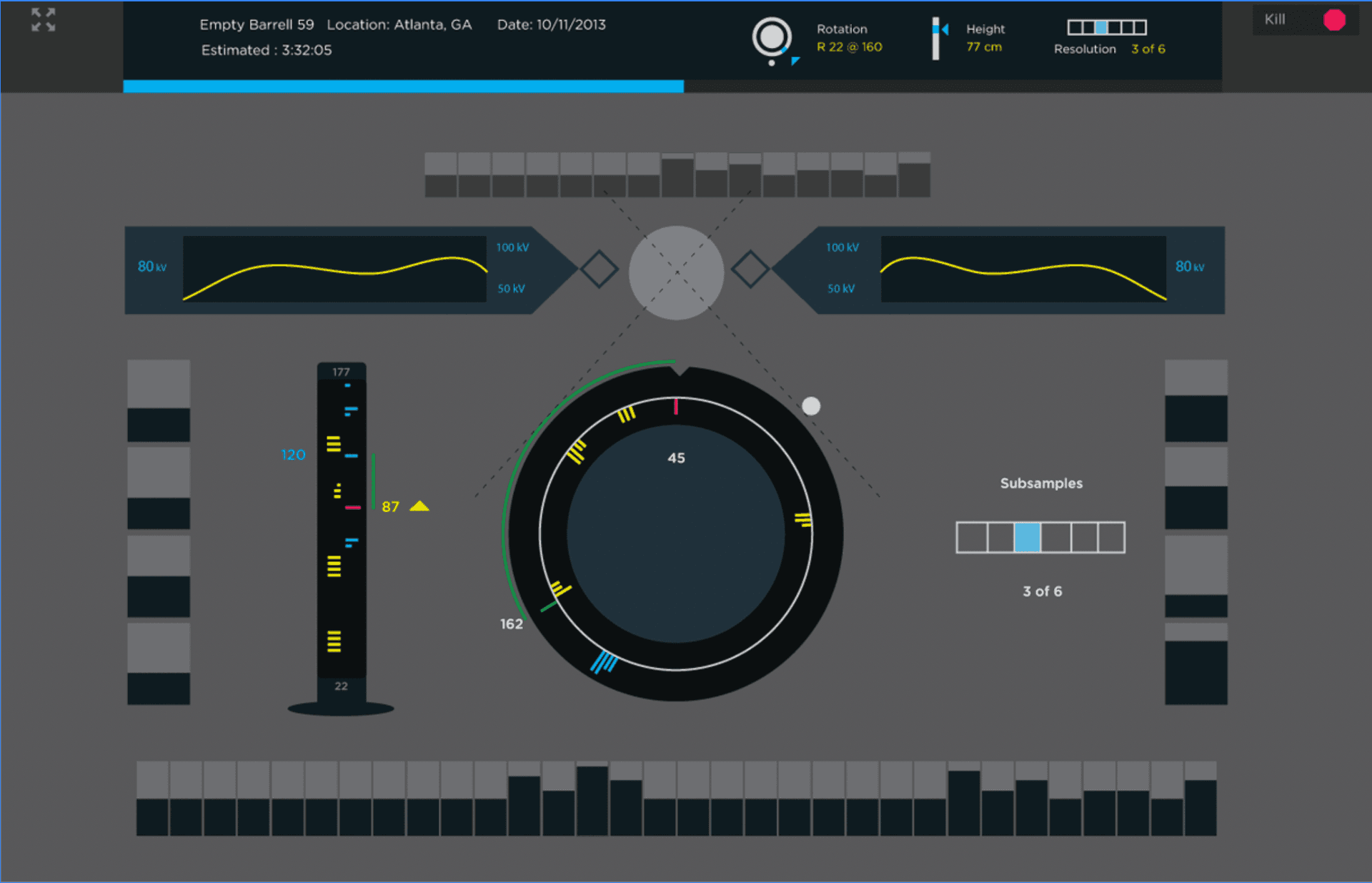Adjust the Height slider handle
Image resolution: width=1372 pixels, height=883 pixels.
click(x=937, y=29)
